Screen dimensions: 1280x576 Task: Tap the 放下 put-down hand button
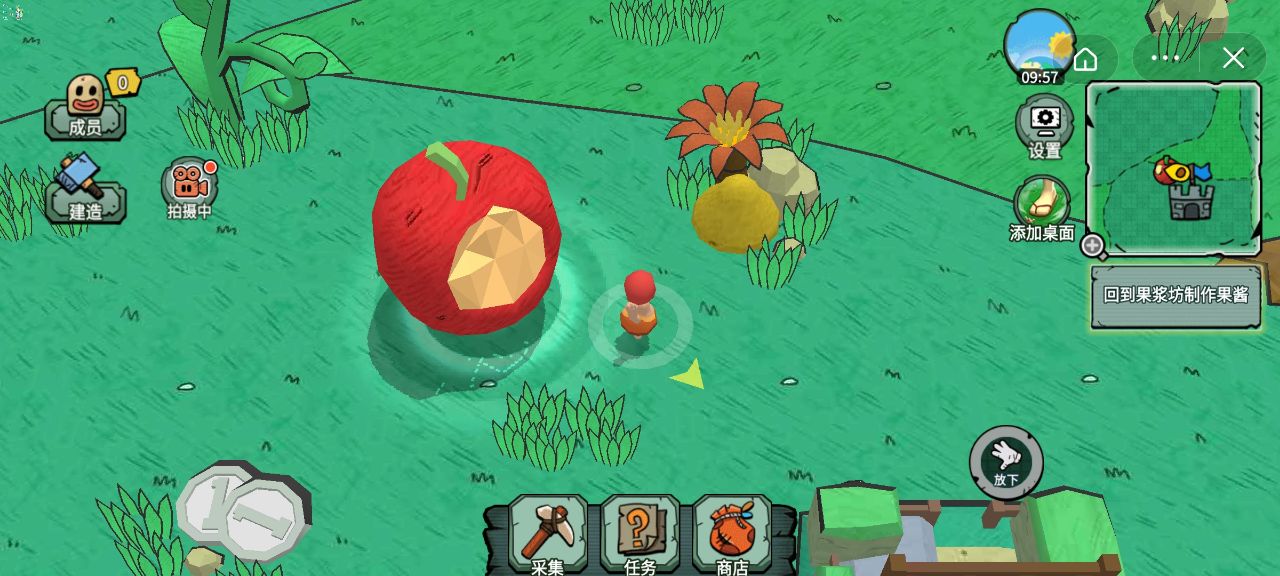point(1006,462)
